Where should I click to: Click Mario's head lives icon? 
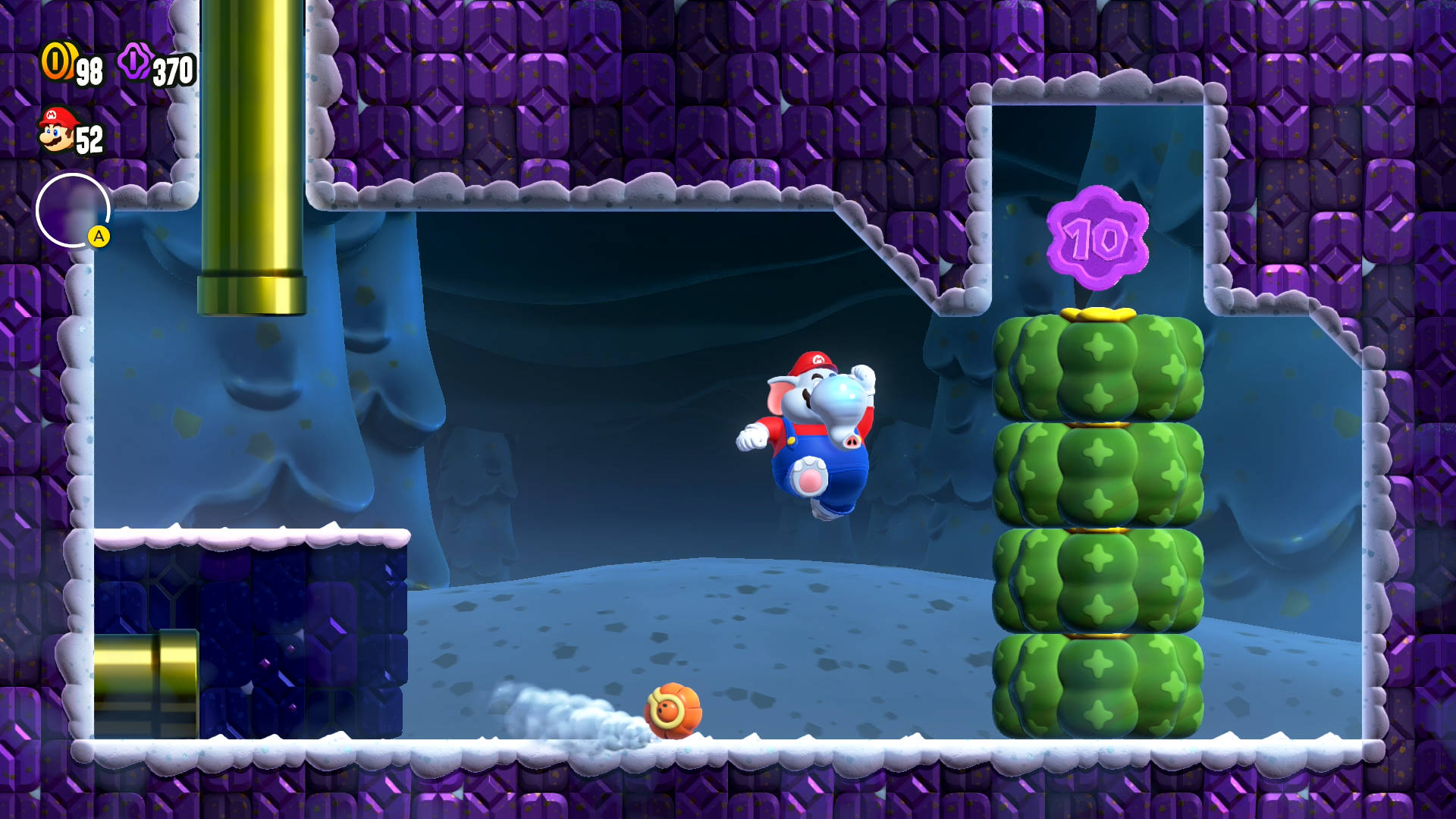point(57,130)
